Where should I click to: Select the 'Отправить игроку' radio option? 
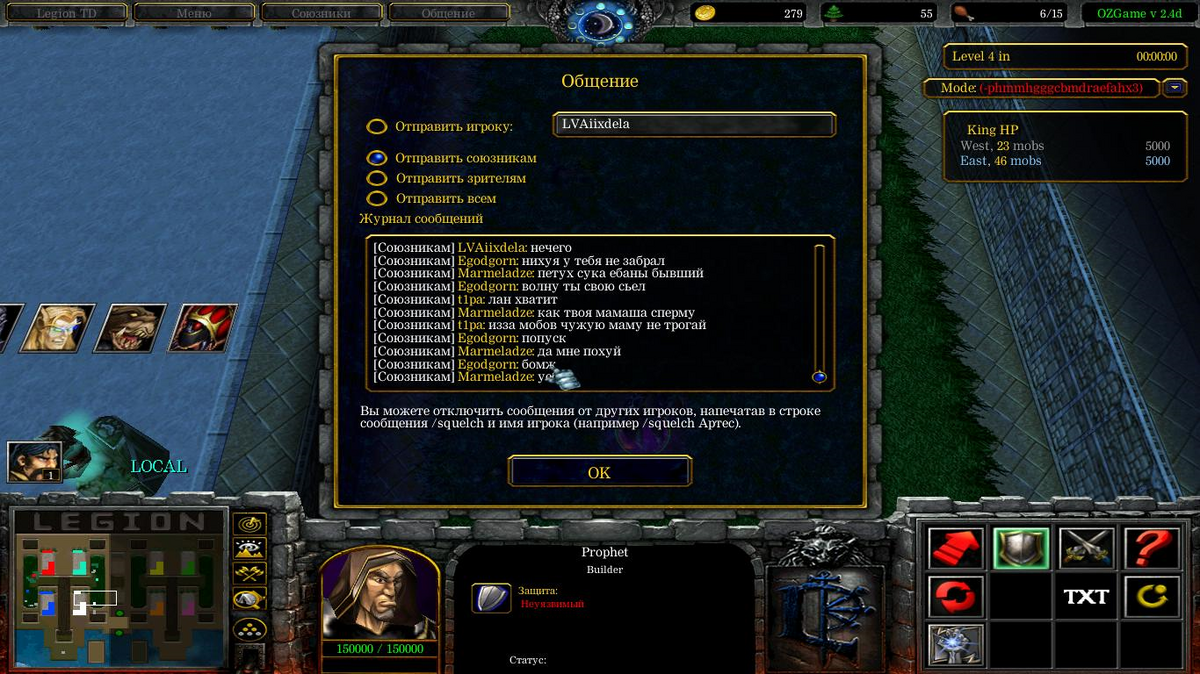tap(377, 127)
